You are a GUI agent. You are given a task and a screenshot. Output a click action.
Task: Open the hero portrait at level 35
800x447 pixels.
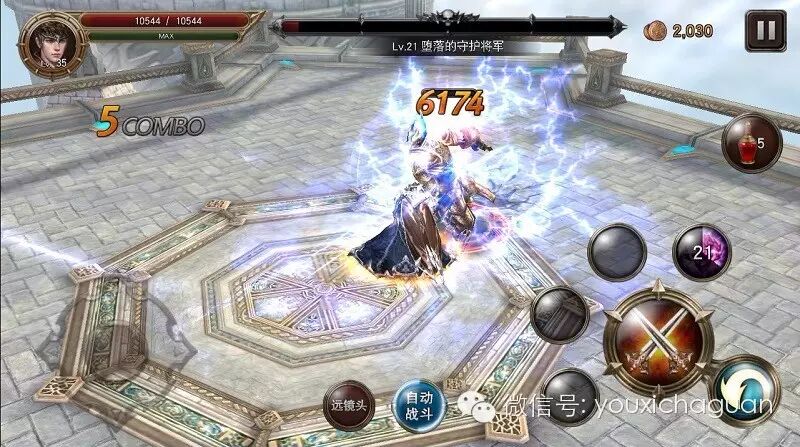(47, 41)
